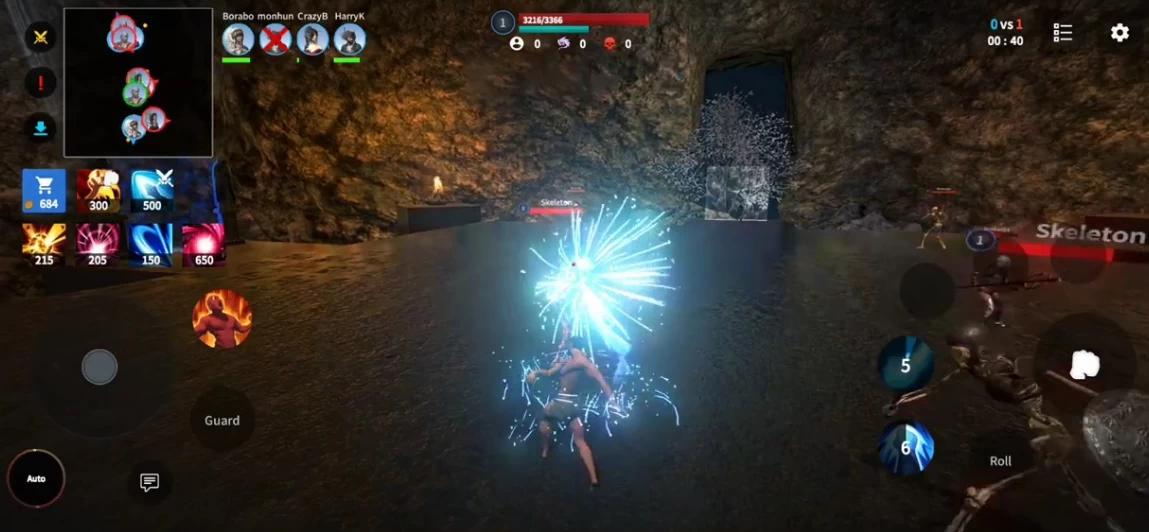
Task: Activate the flaming muscular figure ability
Action: pyautogui.click(x=222, y=319)
